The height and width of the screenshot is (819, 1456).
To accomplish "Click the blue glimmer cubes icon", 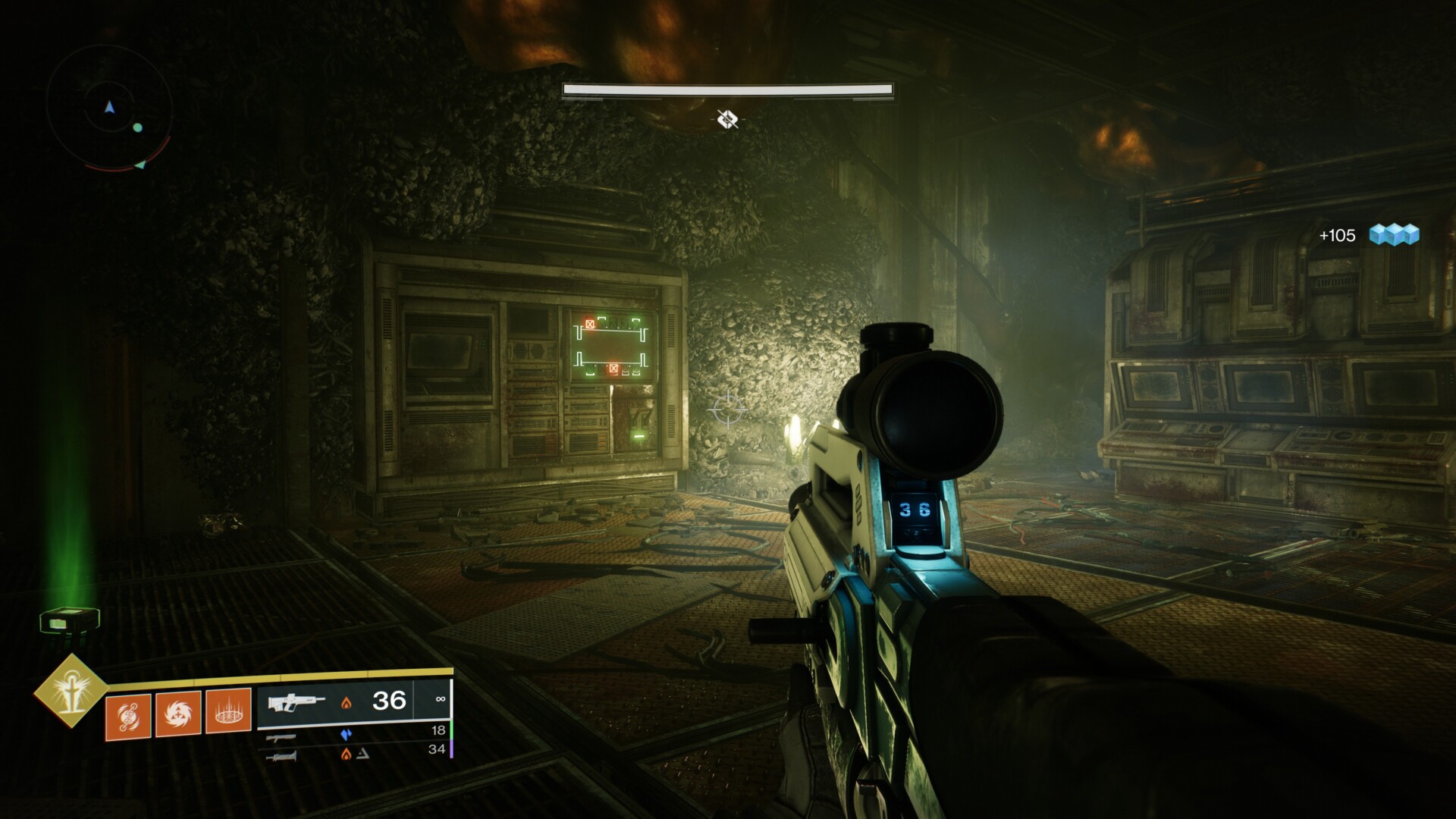I will (x=1394, y=235).
